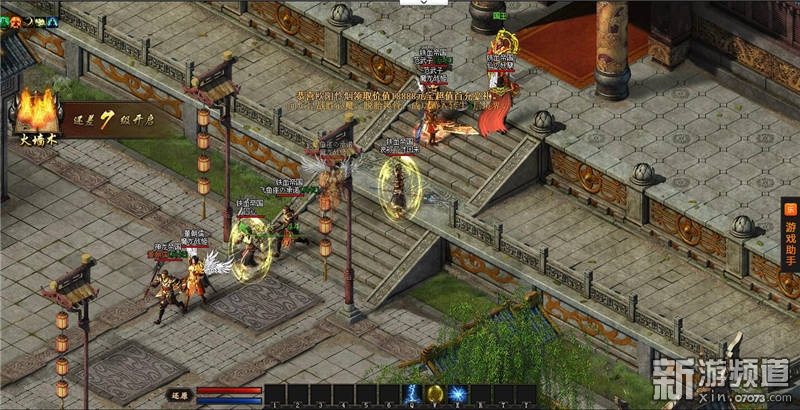Activate the blue lightning bolt skill
800x410 pixels.
(411, 394)
